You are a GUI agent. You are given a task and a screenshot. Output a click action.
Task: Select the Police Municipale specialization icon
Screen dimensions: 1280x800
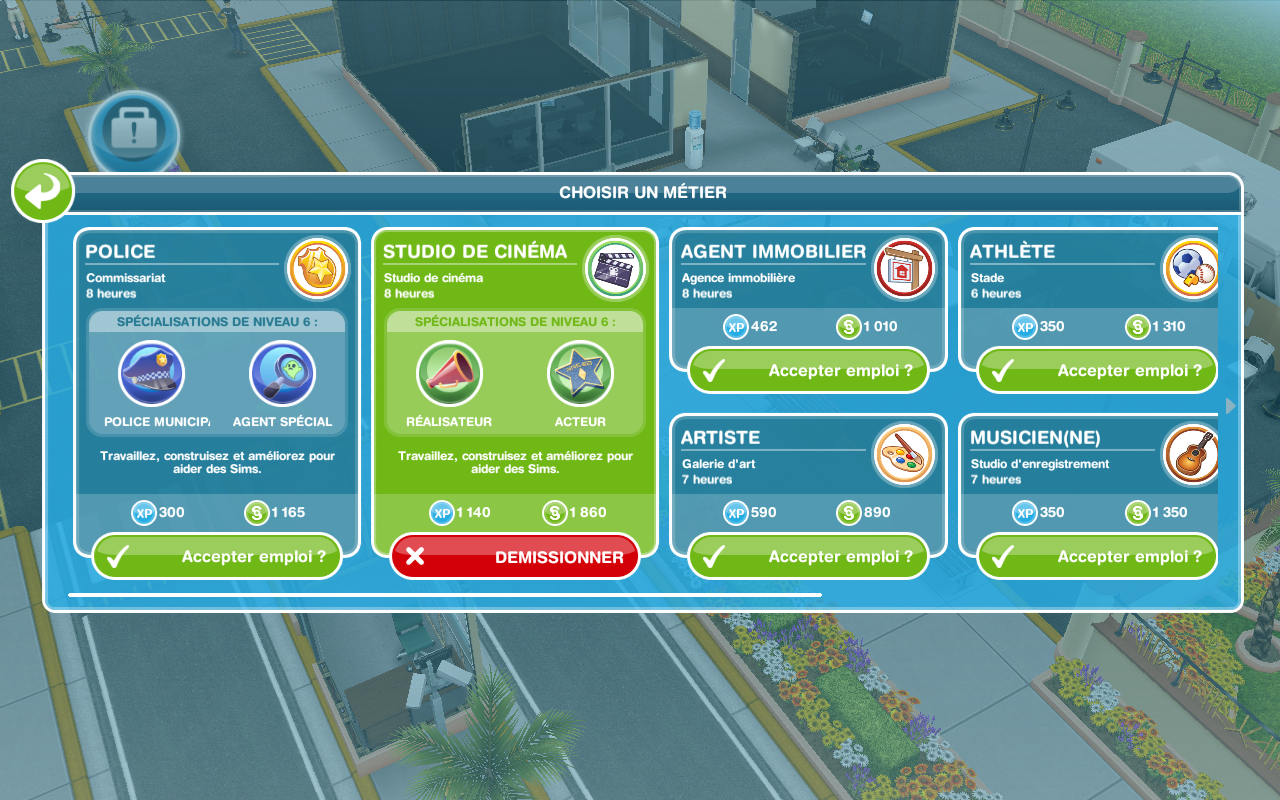click(x=152, y=374)
